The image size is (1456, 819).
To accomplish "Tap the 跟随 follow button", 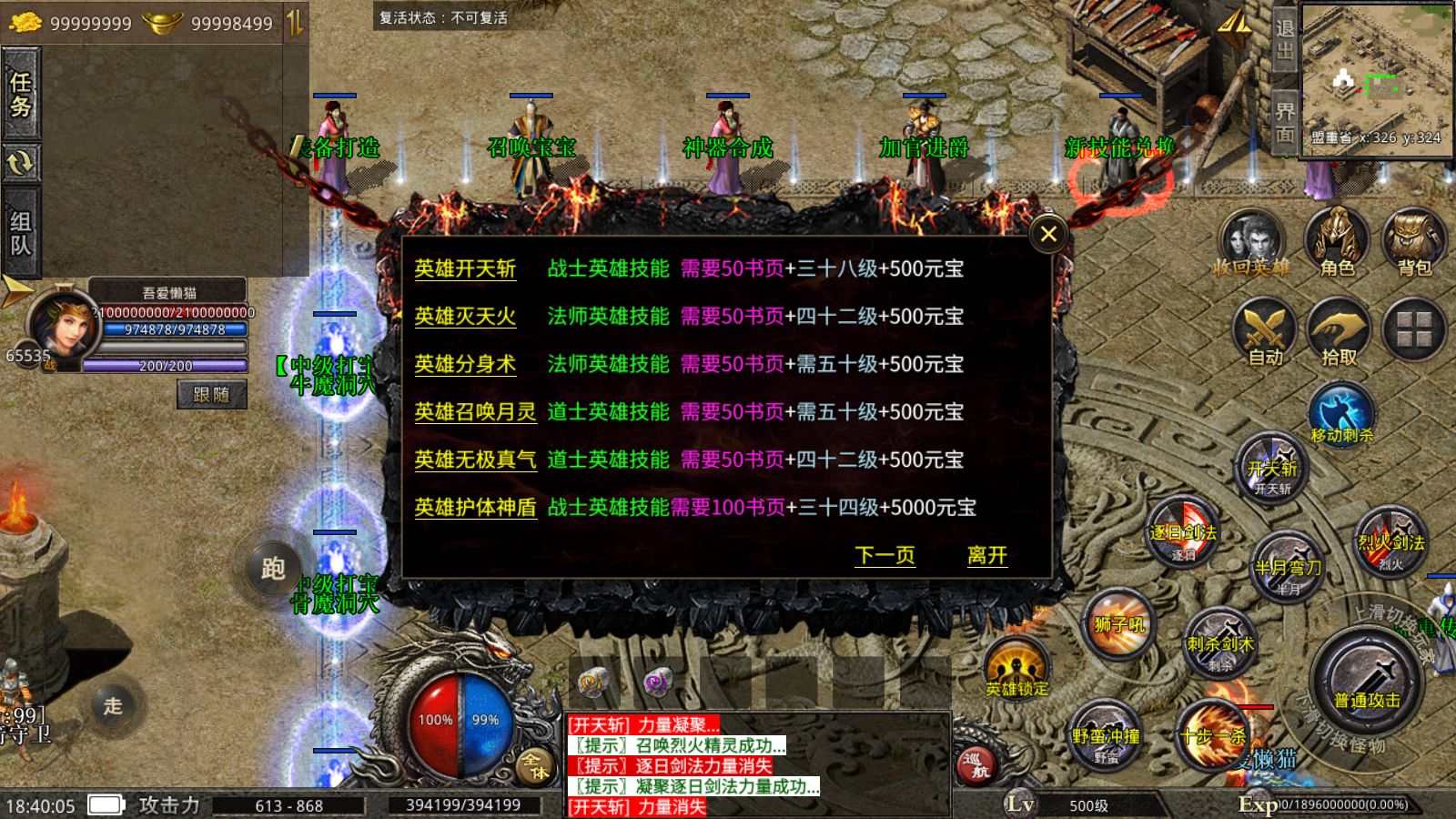I will tap(211, 394).
